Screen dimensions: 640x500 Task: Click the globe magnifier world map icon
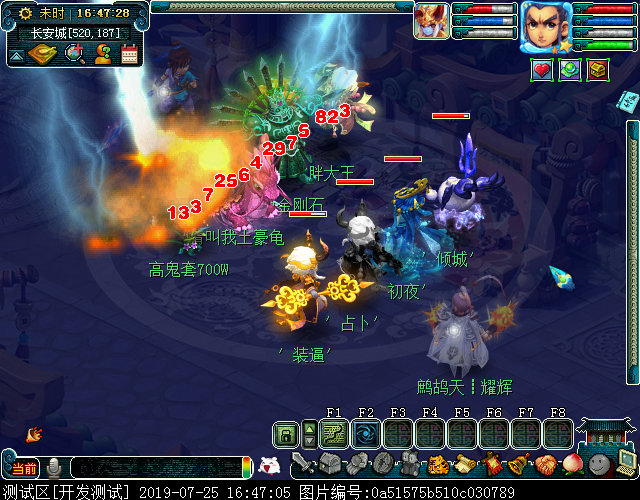[74, 54]
